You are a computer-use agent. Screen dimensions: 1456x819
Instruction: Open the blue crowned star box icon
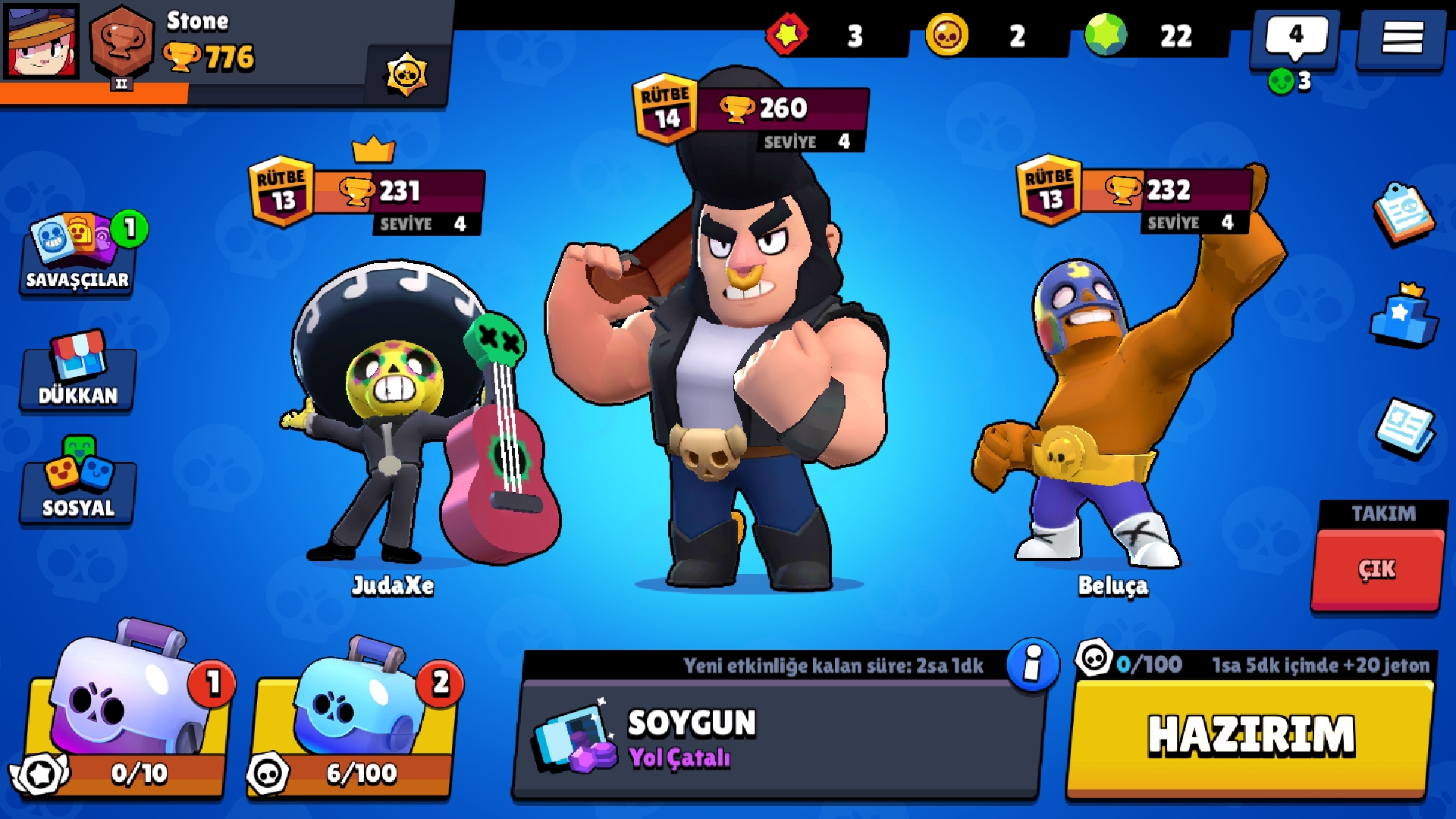1404,317
